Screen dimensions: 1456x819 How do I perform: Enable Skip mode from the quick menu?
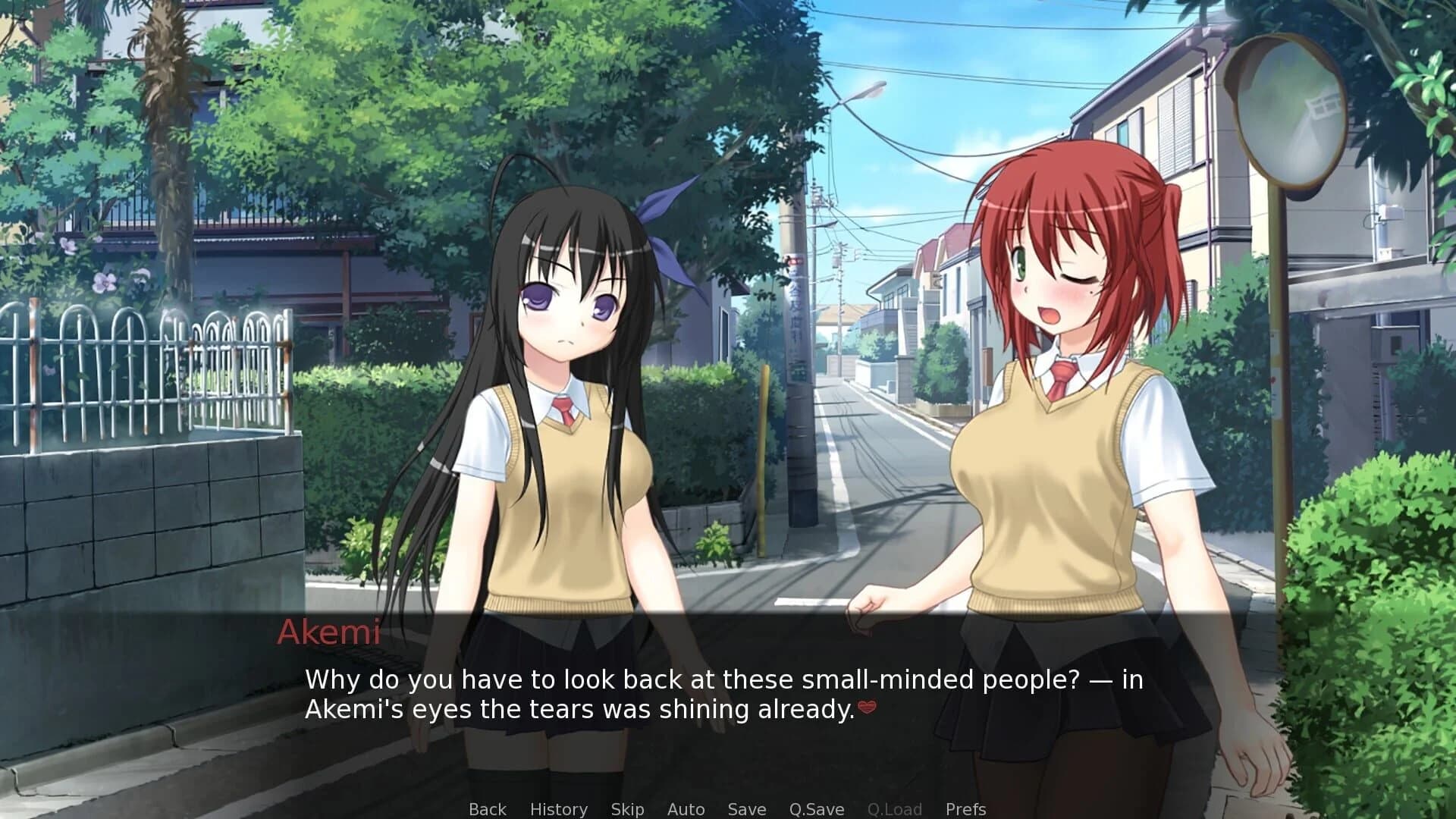pyautogui.click(x=627, y=809)
